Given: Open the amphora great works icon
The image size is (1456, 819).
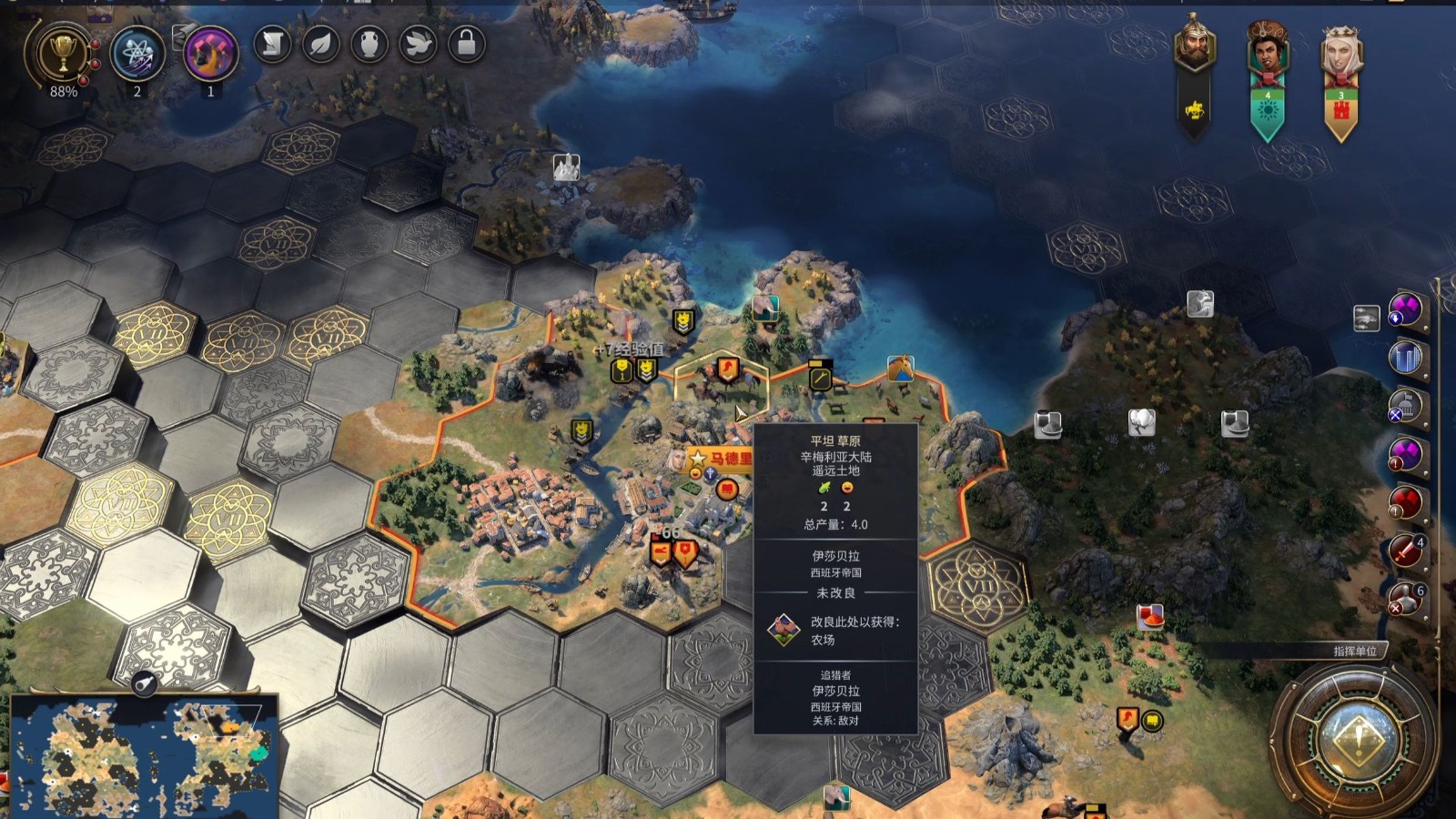Looking at the screenshot, I should pyautogui.click(x=369, y=44).
